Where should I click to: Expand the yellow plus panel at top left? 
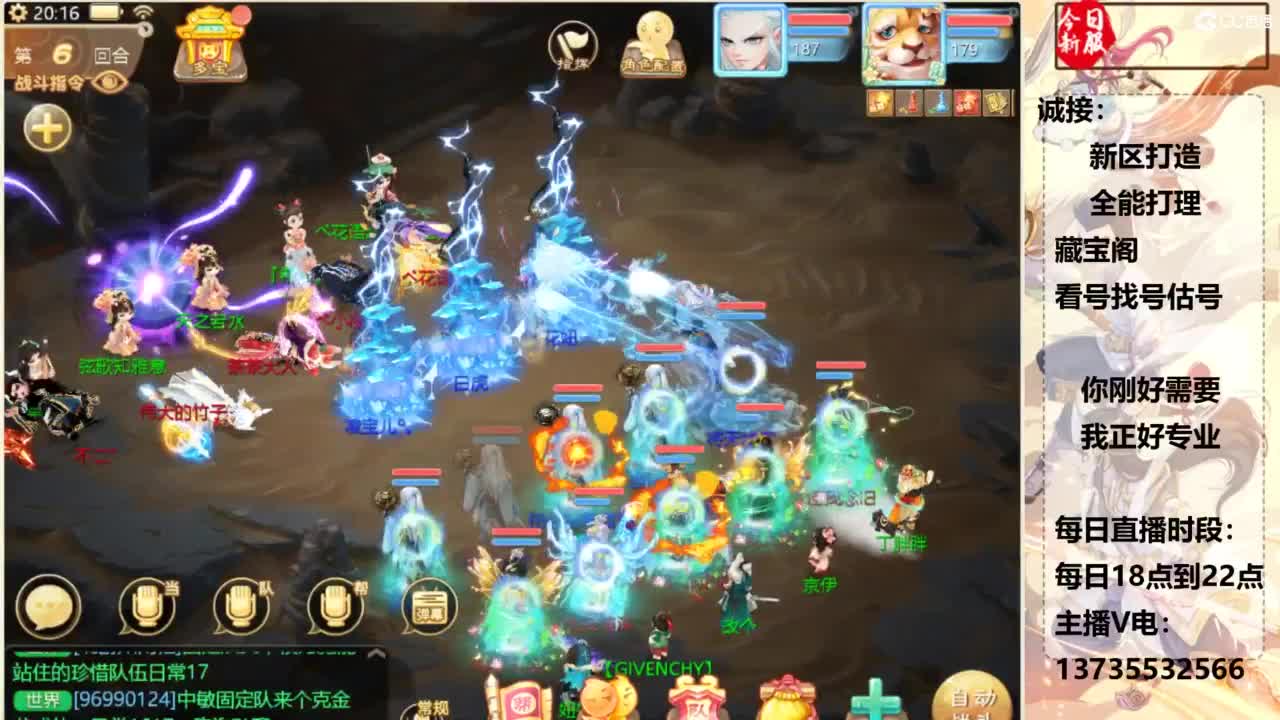click(x=45, y=127)
